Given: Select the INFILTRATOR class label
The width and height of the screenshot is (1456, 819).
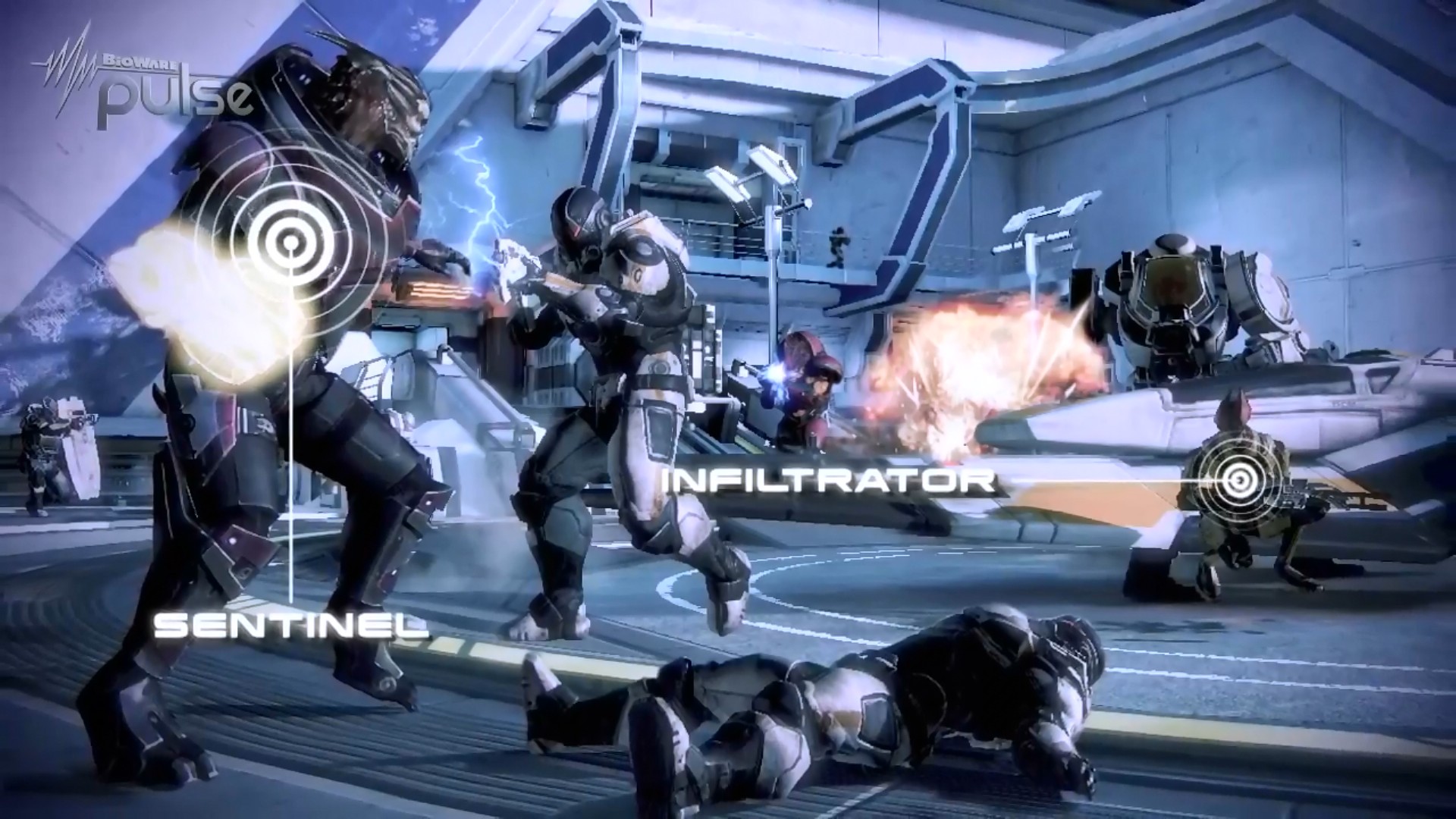Looking at the screenshot, I should pyautogui.click(x=829, y=480).
